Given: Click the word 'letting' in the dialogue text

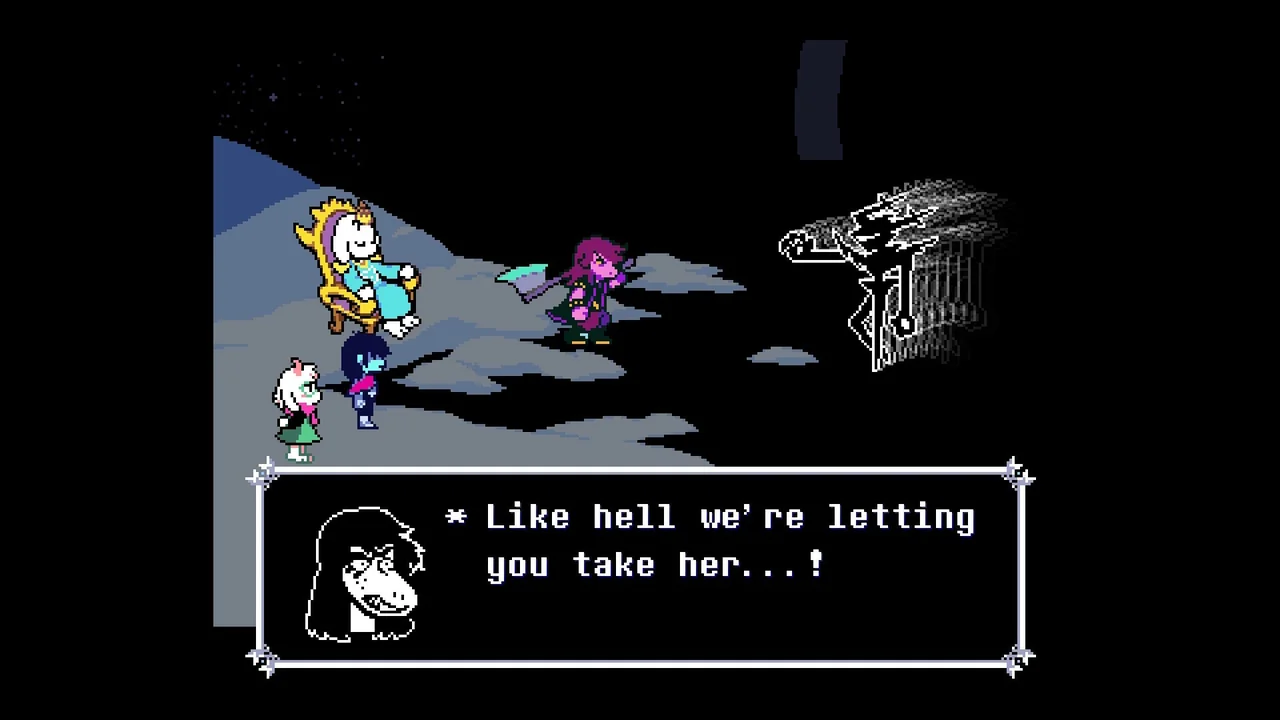Looking at the screenshot, I should pyautogui.click(x=900, y=517).
